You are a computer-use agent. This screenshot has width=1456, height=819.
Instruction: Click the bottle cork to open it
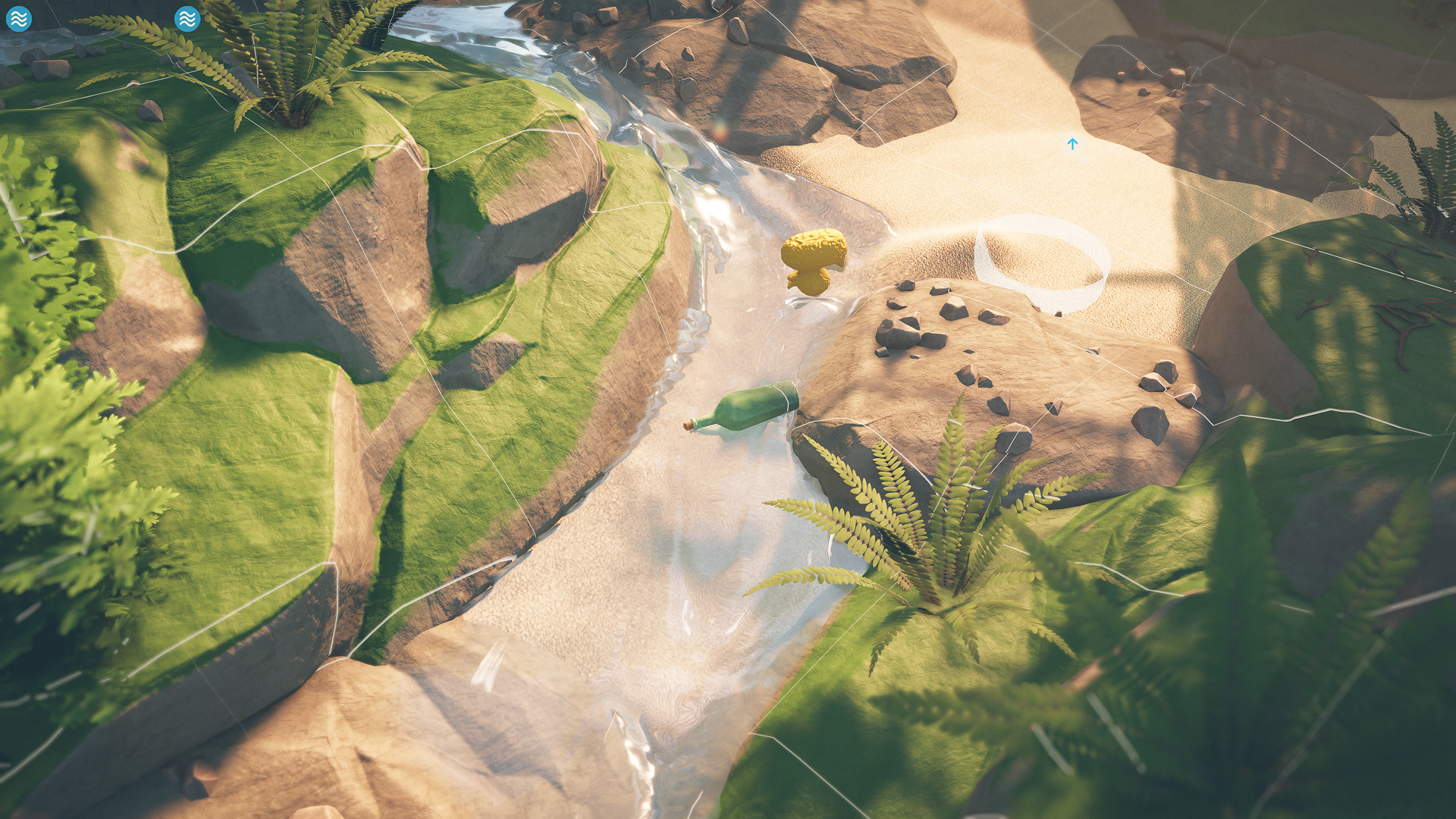coord(689,426)
